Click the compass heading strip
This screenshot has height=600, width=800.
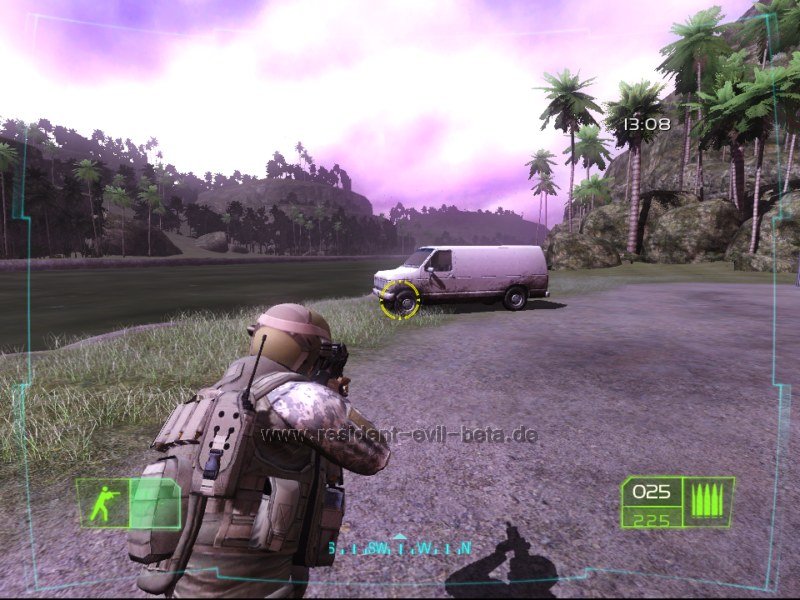(x=400, y=547)
